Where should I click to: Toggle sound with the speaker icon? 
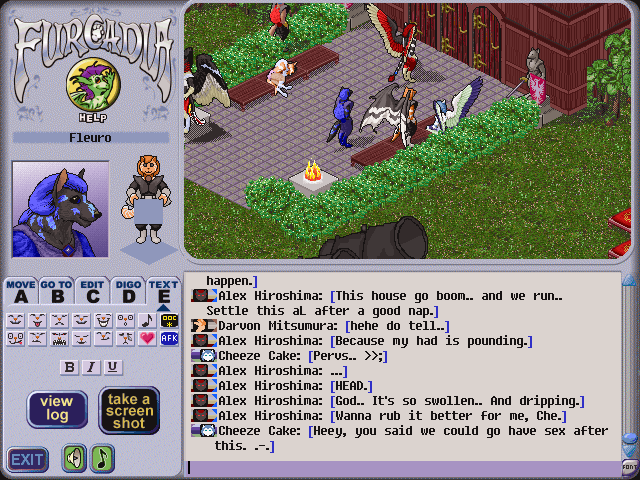(x=74, y=459)
